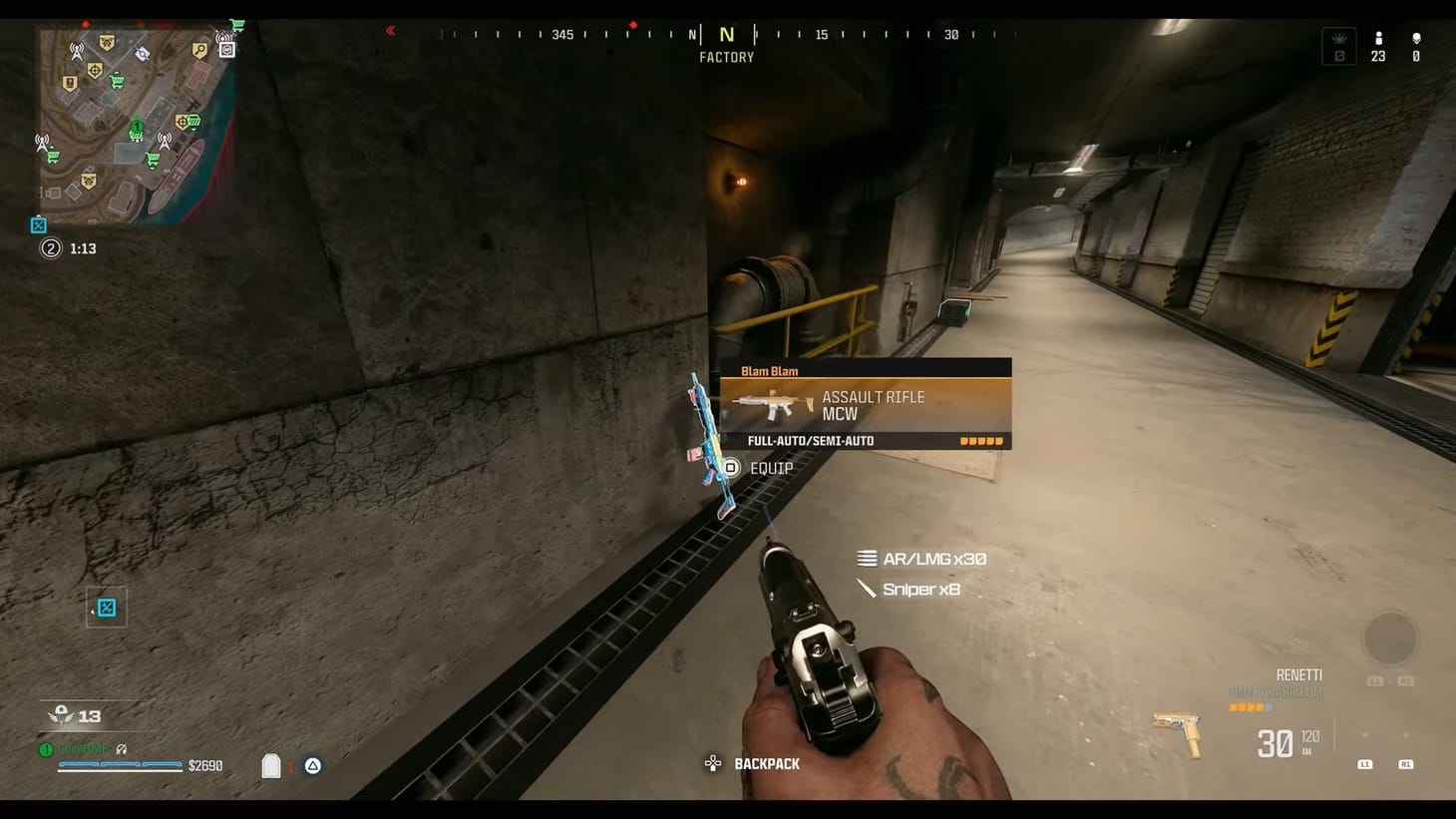Select the FACTORY label under the compass
Viewport: 1456px width, 819px height.
[x=725, y=57]
